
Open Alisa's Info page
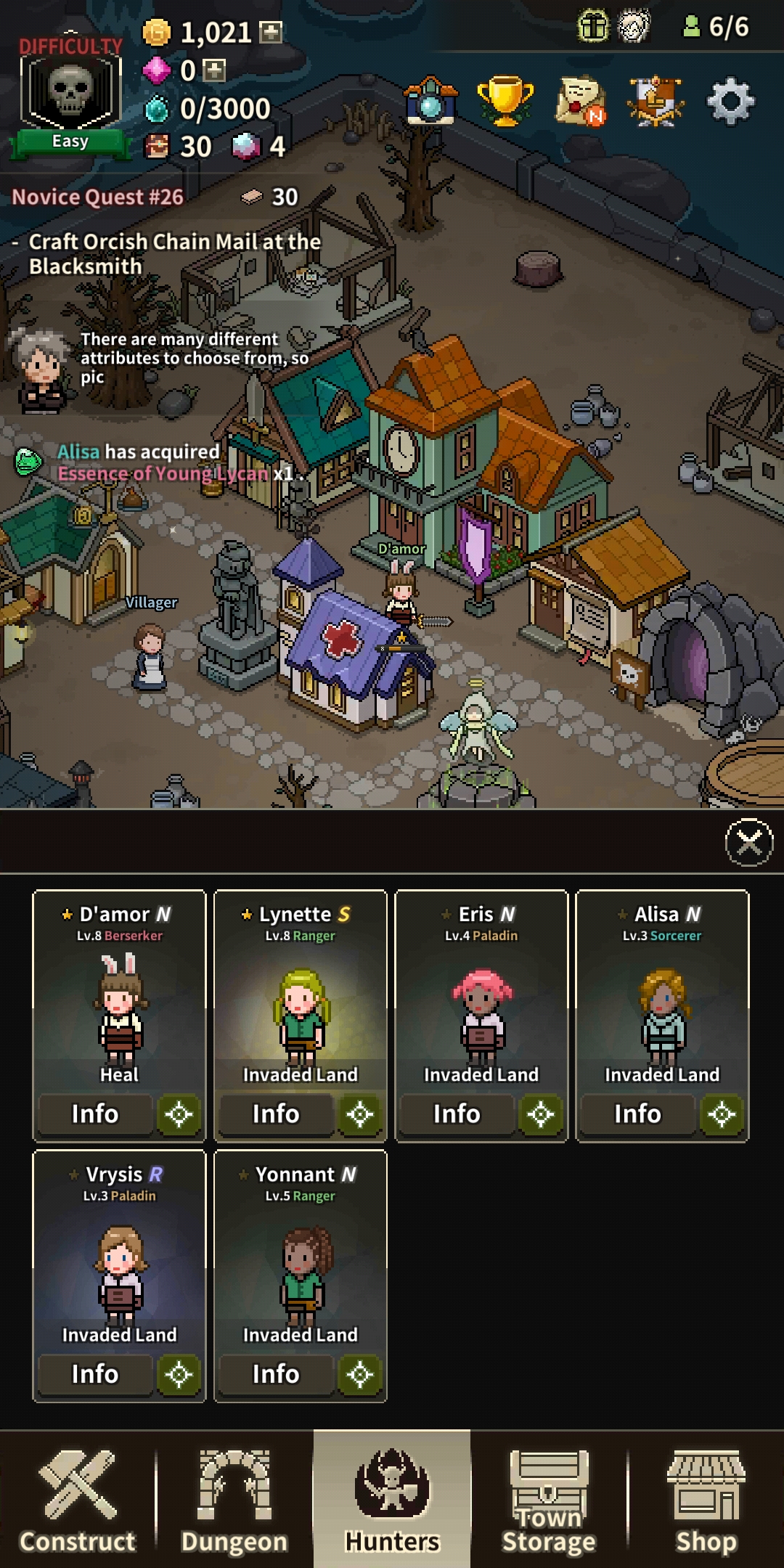click(x=637, y=1114)
